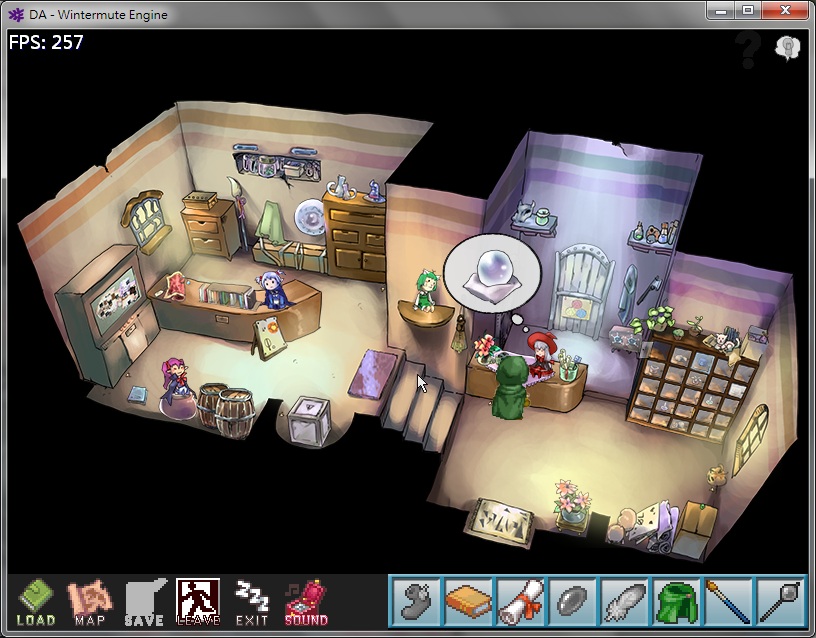Select the orange book in the inventory
The height and width of the screenshot is (638, 816).
click(467, 601)
